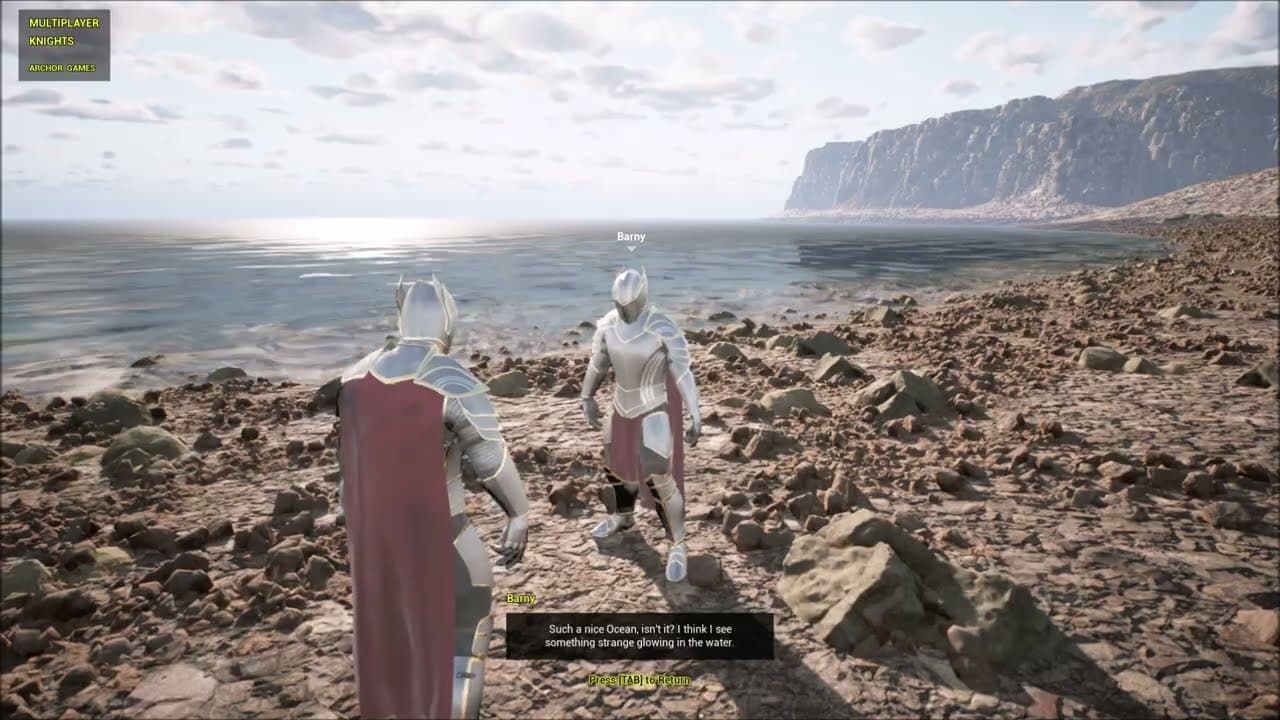This screenshot has height=720, width=1280.
Task: Expand the small arrow under Barny's nameplate
Action: [630, 248]
